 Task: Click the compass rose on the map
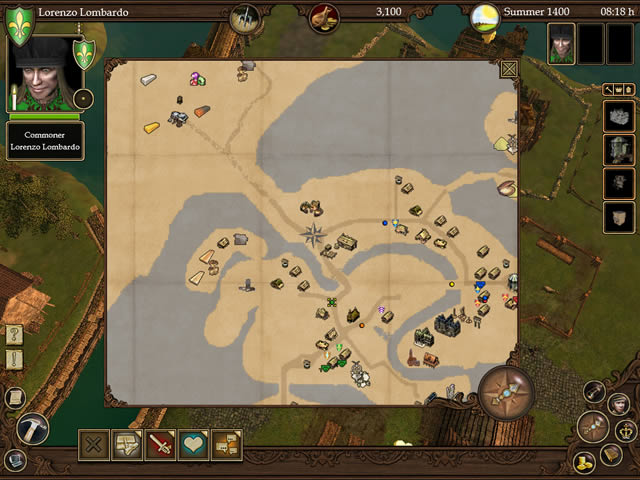314,236
